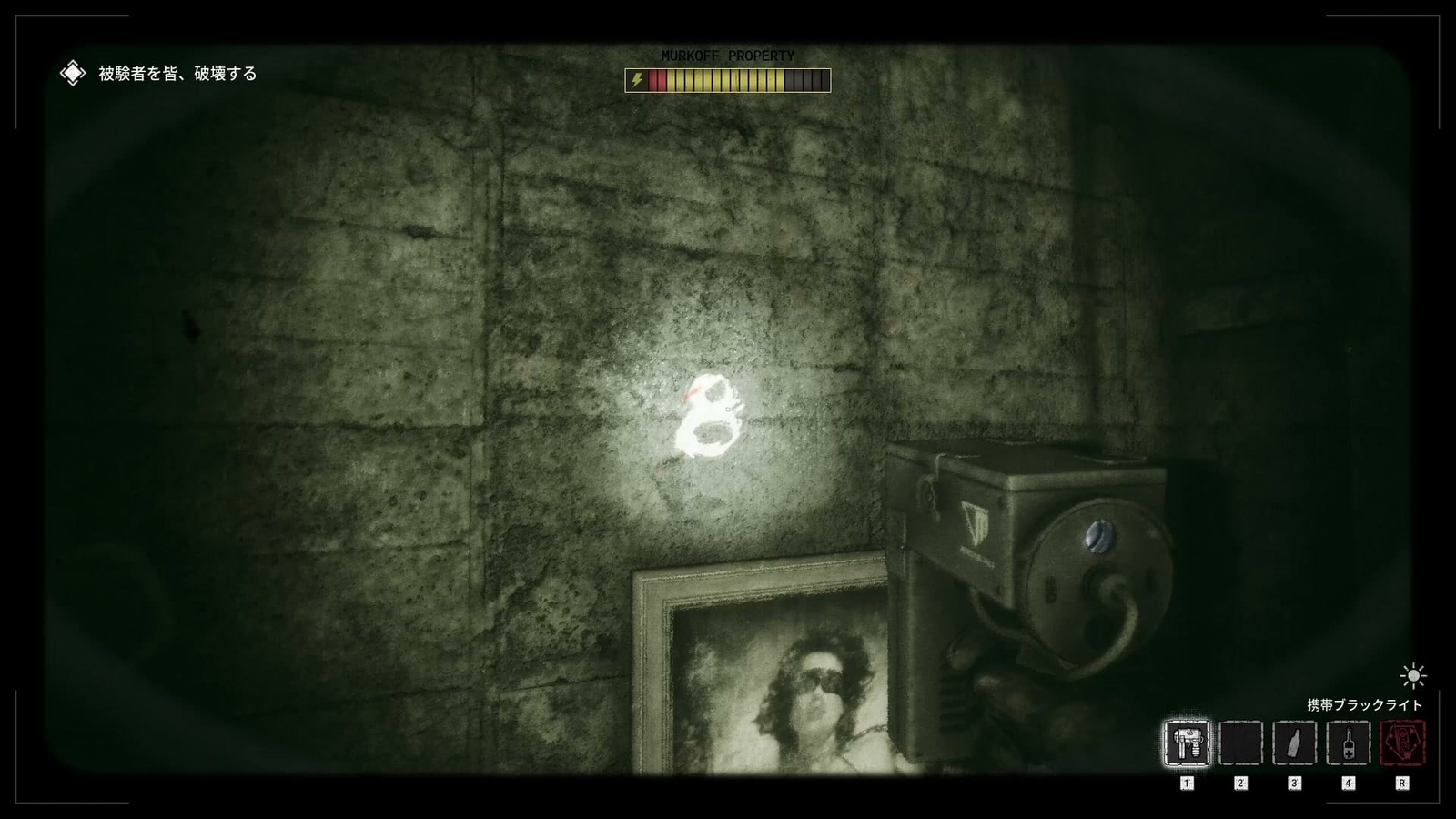Click the lightning bolt on the battery meter
Viewport: 1456px width, 819px height.
pyautogui.click(x=639, y=80)
